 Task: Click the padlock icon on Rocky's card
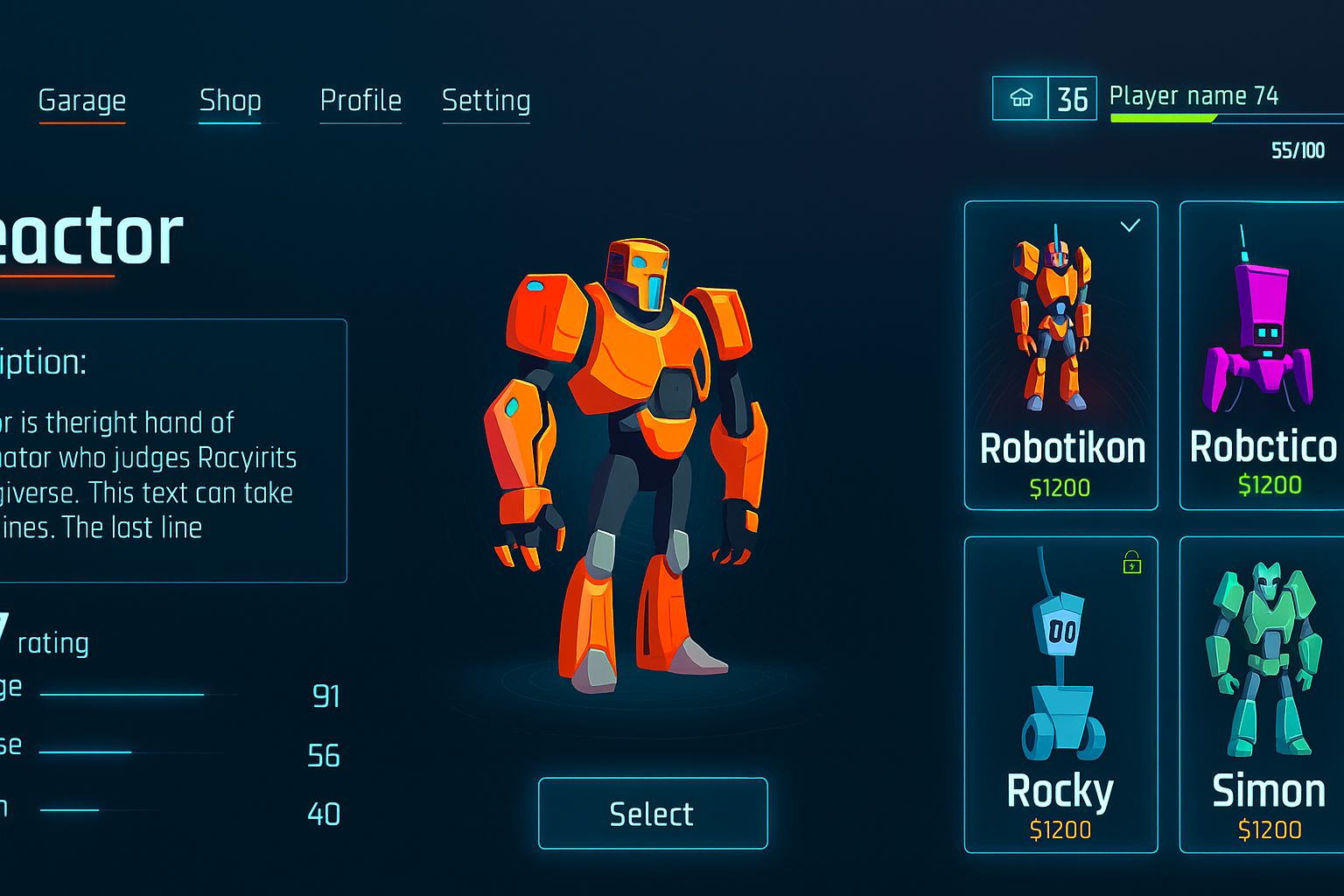pos(1131,563)
